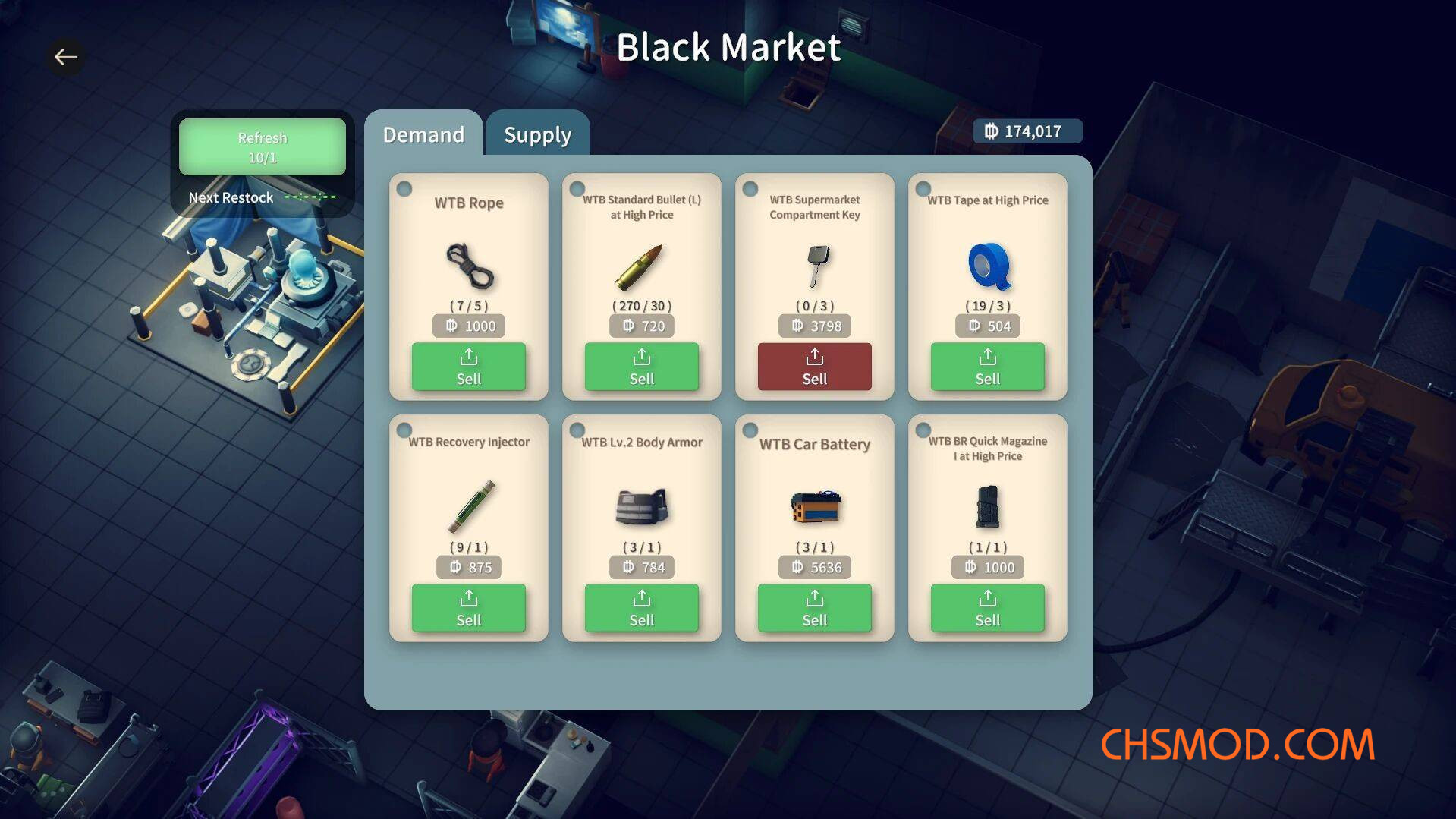Select the blue tape item icon
The height and width of the screenshot is (819, 1456).
coord(988,266)
